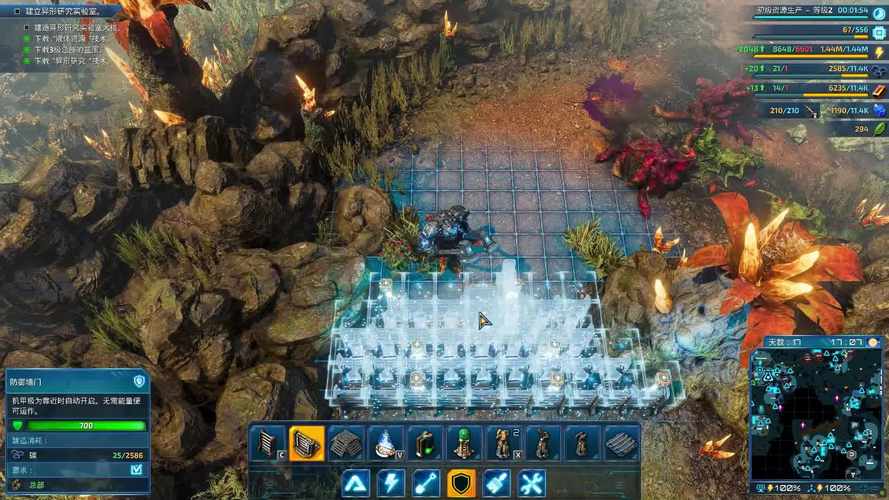This screenshot has height=500, width=889.
Task: Open the triangle logo build category
Action: (x=355, y=483)
